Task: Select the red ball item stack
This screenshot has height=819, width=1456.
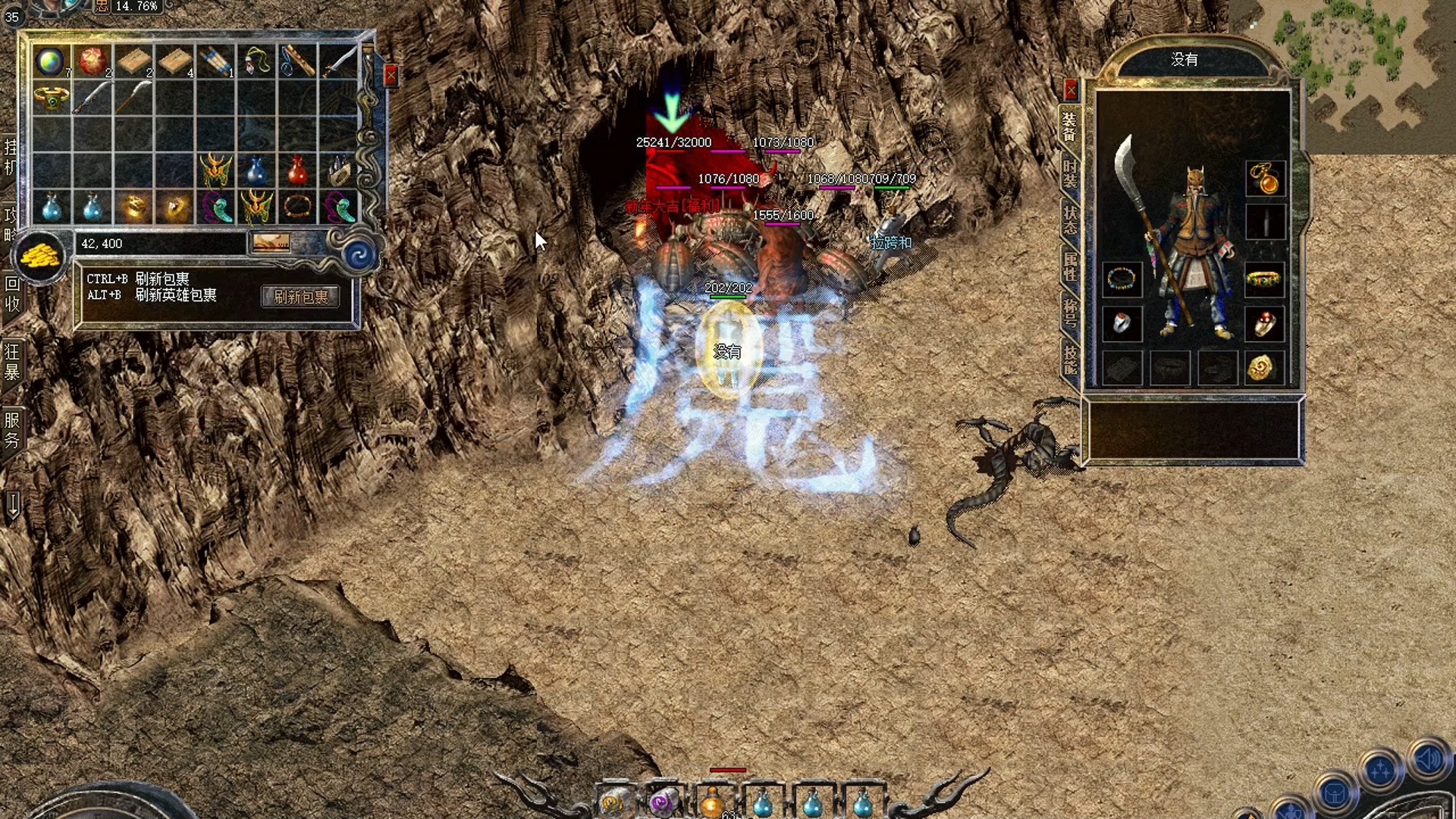Action: (x=93, y=61)
